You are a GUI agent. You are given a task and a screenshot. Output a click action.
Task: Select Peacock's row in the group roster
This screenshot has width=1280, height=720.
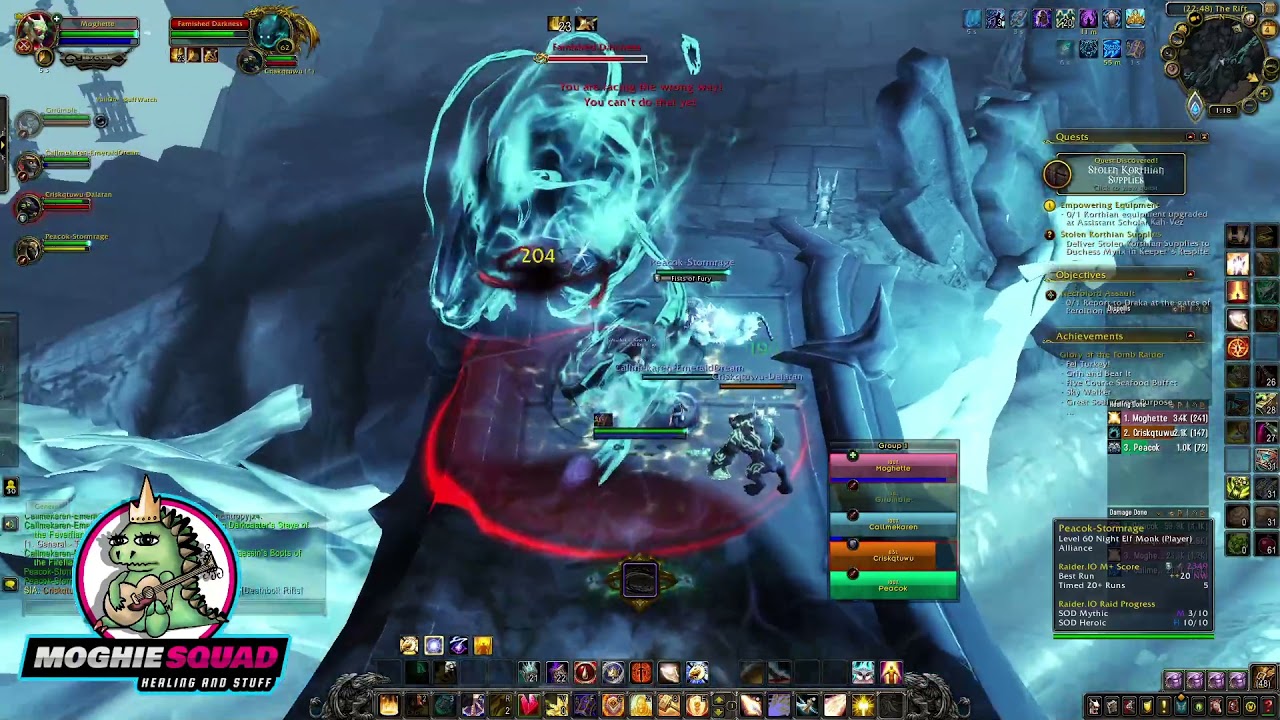pyautogui.click(x=893, y=588)
